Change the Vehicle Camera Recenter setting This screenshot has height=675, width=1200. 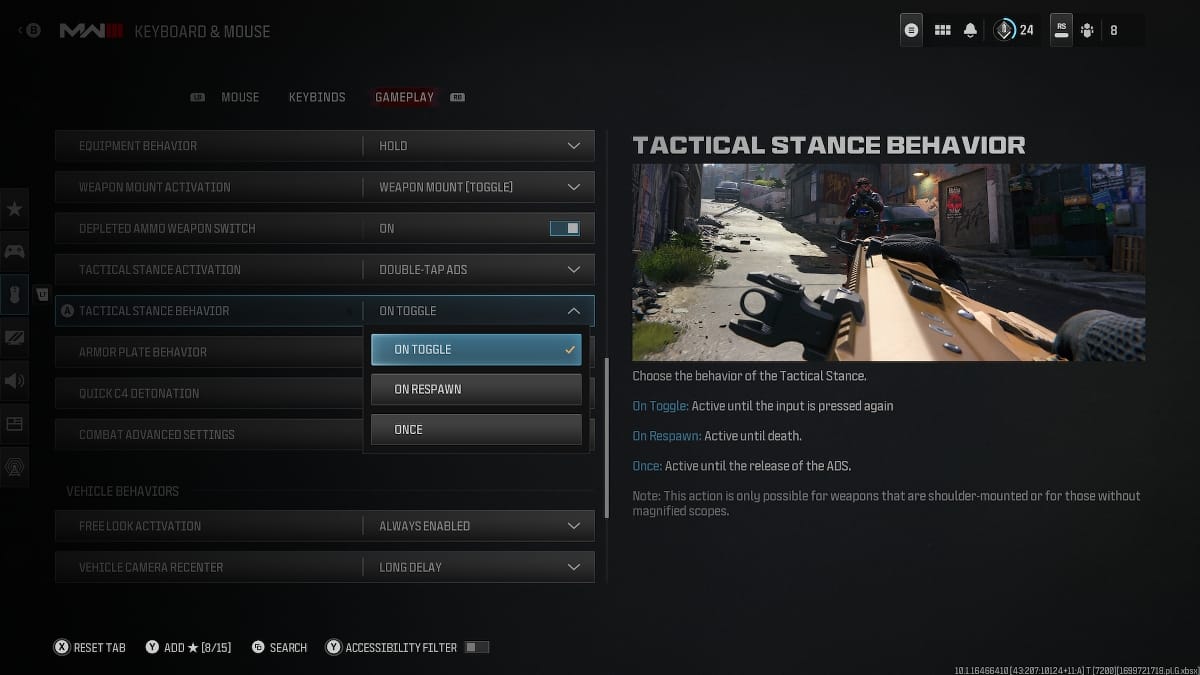tap(478, 567)
